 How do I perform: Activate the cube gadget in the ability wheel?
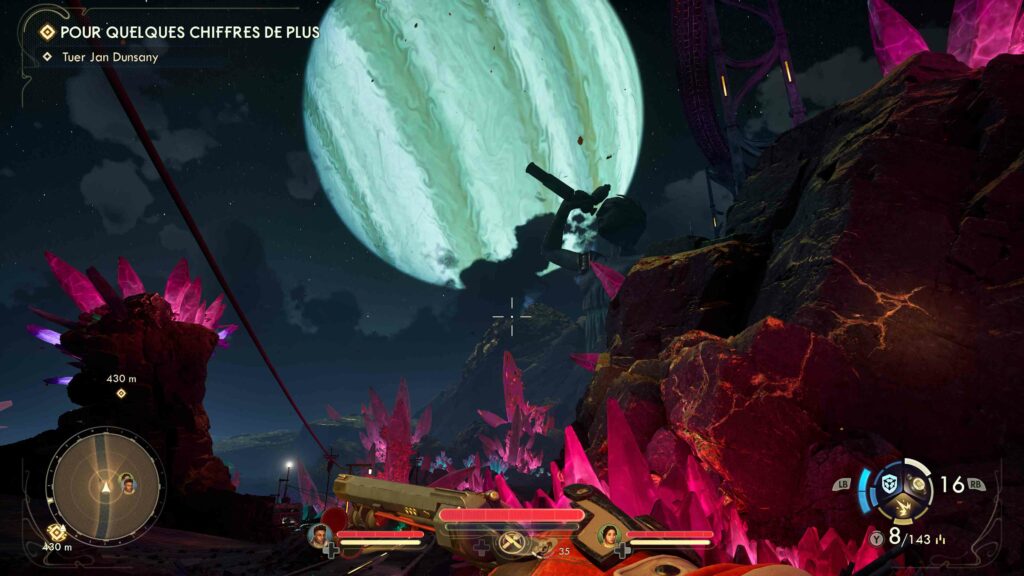(889, 484)
